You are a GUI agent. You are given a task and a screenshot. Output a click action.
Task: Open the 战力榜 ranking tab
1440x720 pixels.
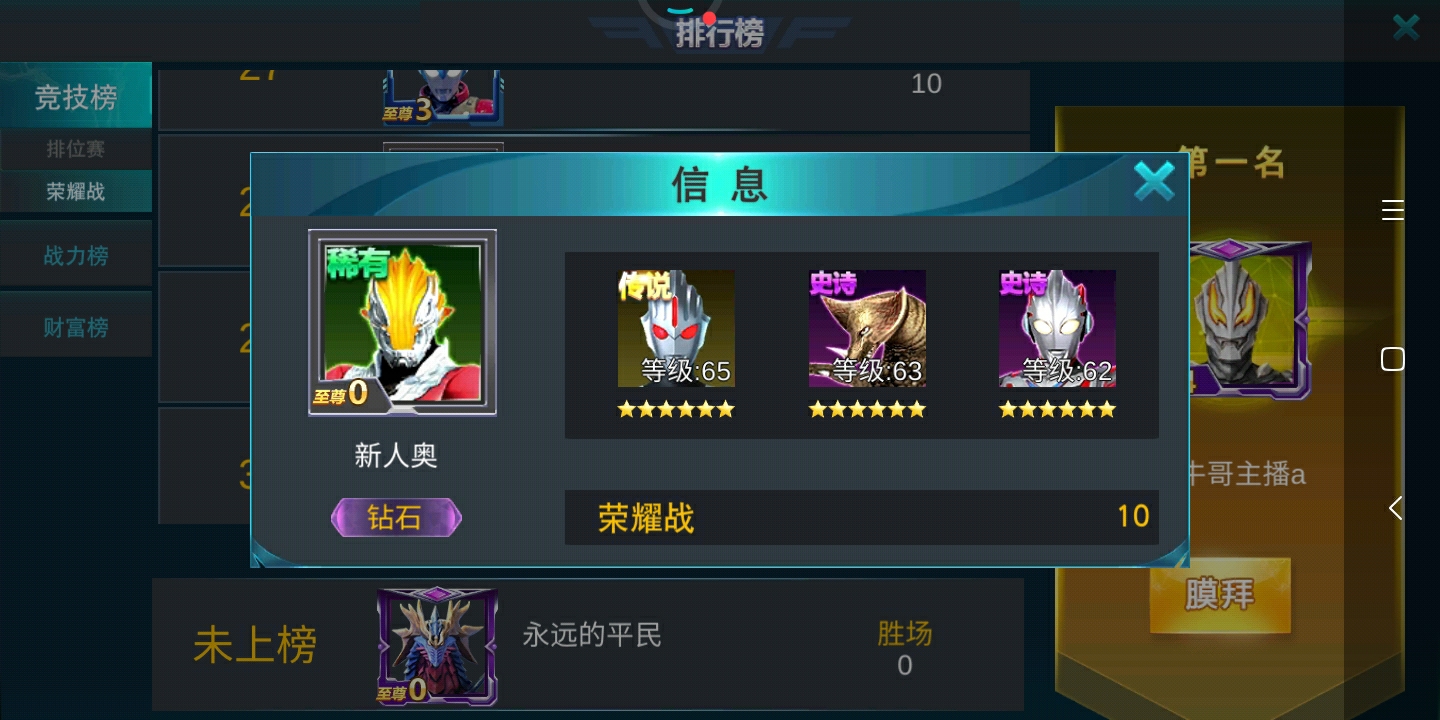75,256
